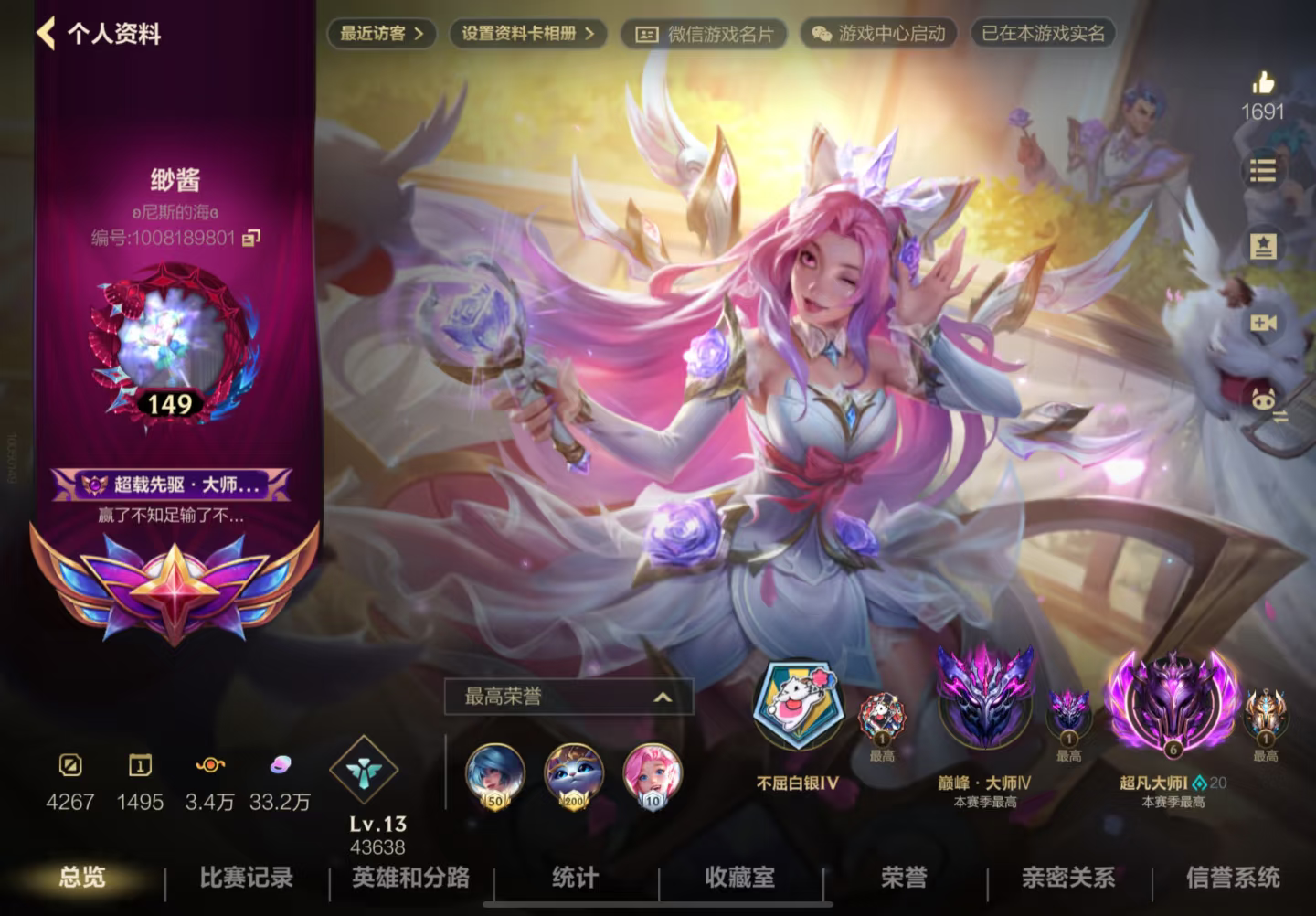Image resolution: width=1316 pixels, height=916 pixels.
Task: Open the favorites badge icon below the list icon
Action: (x=1264, y=244)
